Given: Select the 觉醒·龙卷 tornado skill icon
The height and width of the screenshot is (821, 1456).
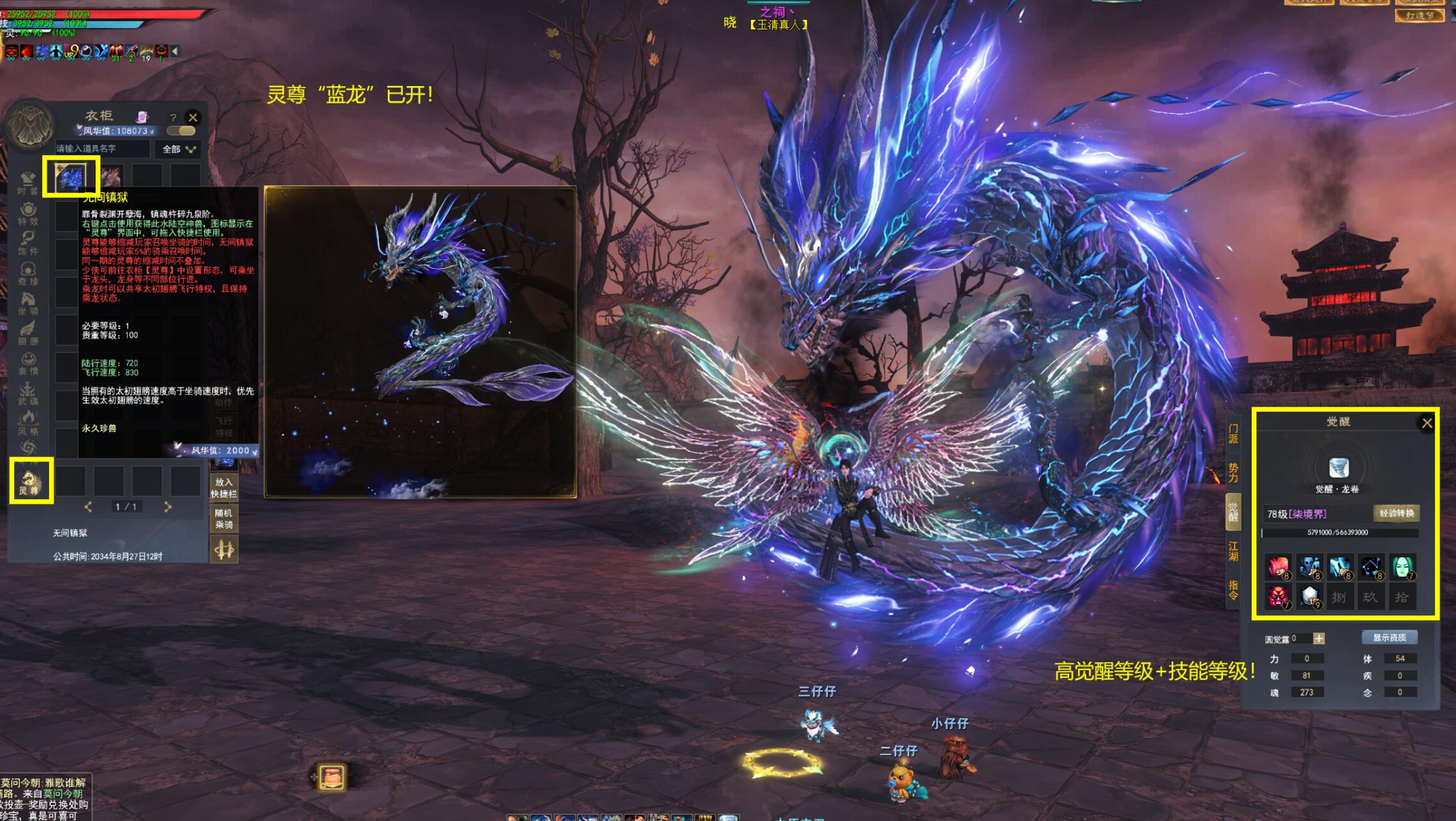Looking at the screenshot, I should coord(1338,468).
